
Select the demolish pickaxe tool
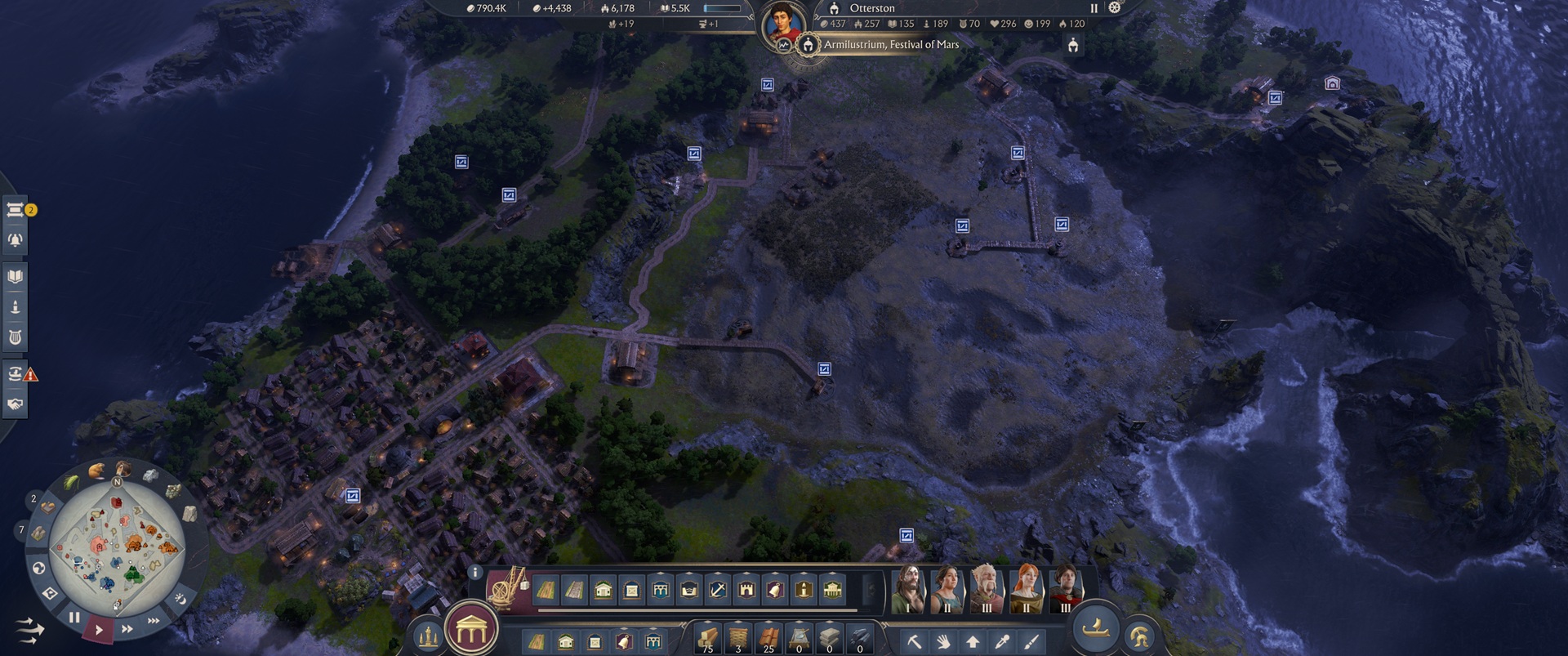click(914, 642)
